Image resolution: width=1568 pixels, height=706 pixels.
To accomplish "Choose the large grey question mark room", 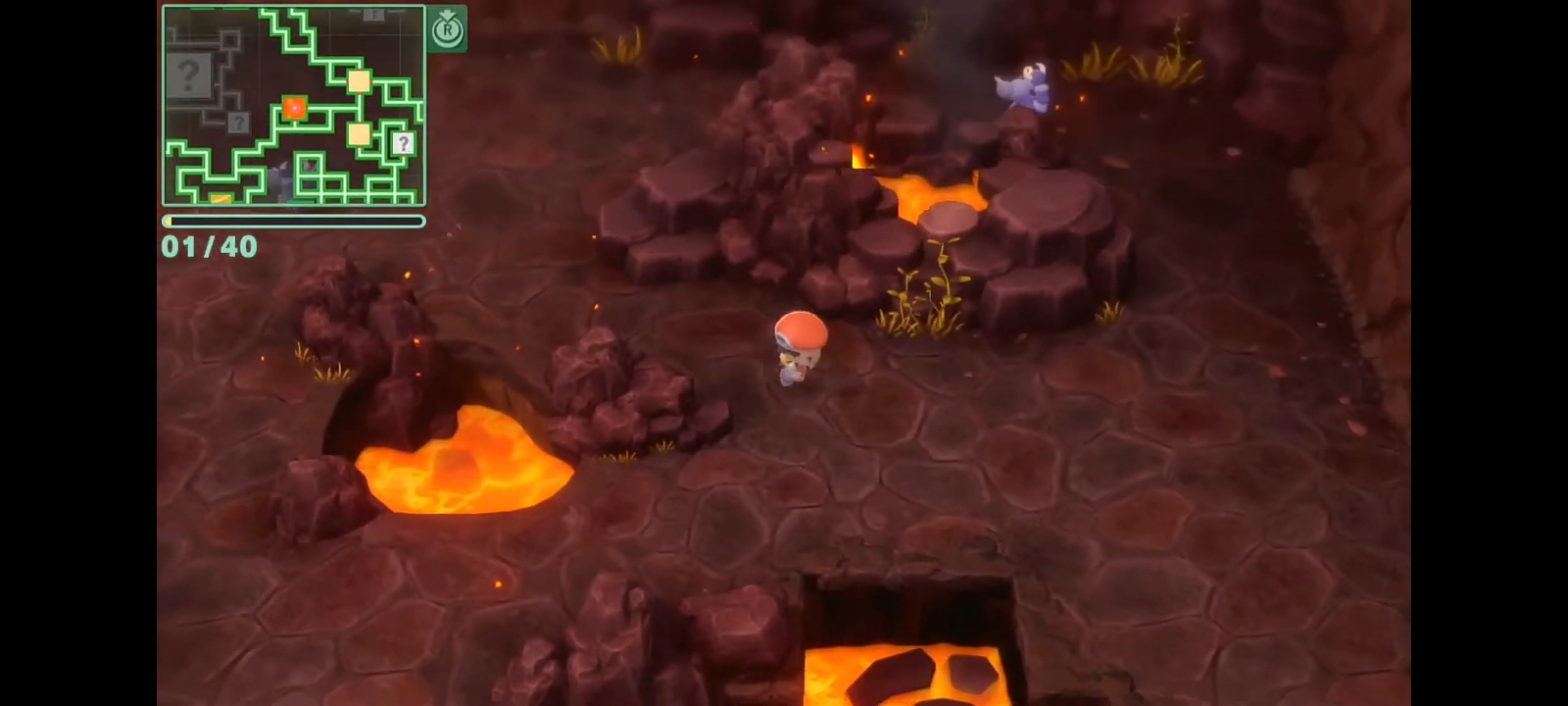I will pyautogui.click(x=189, y=75).
